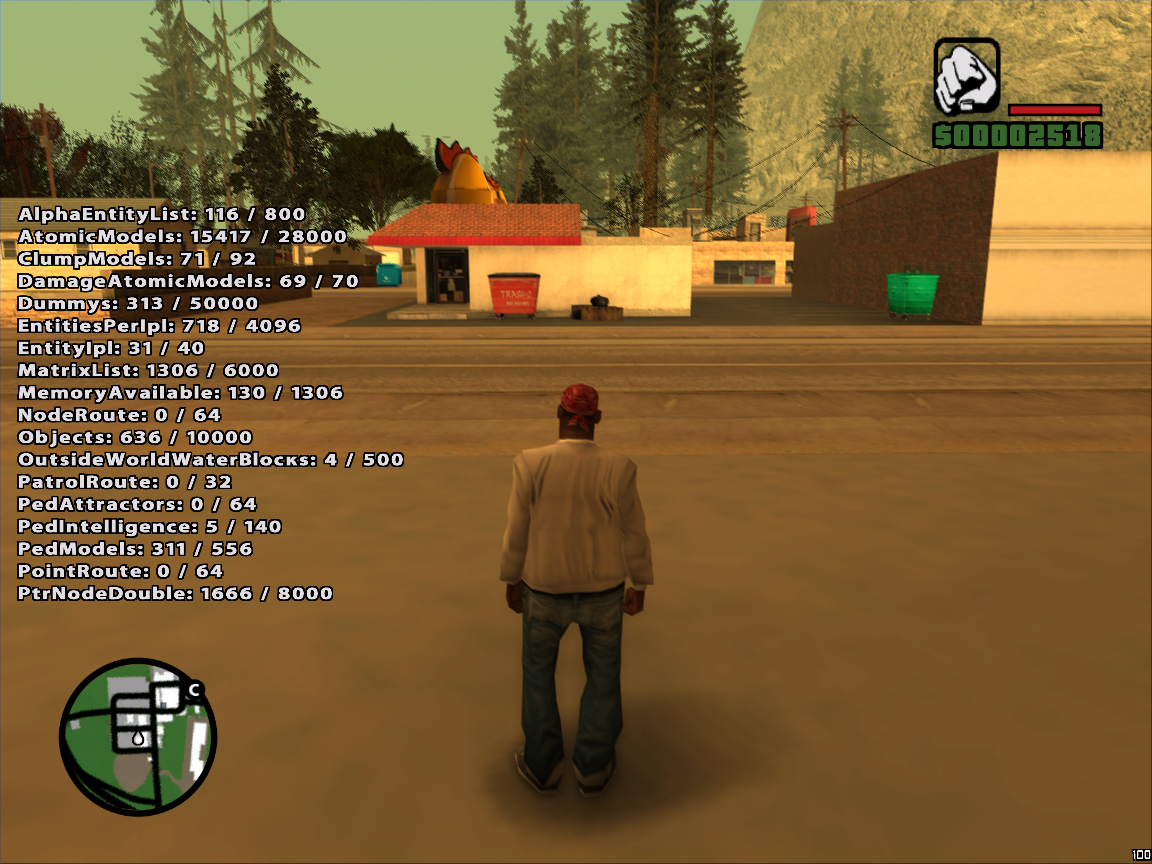Select the C marker on the minimap
This screenshot has width=1152, height=864.
tap(194, 689)
